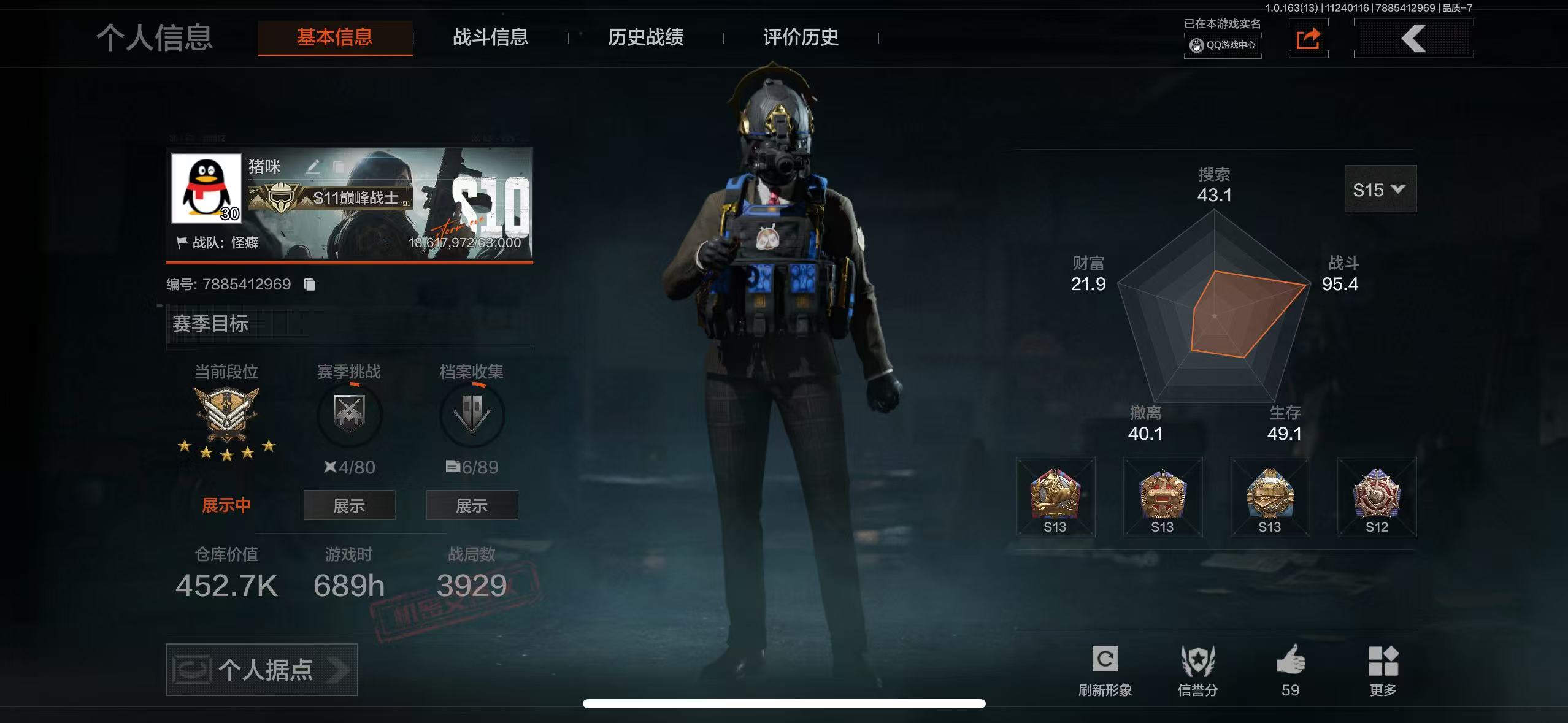This screenshot has height=723, width=1568.
Task: Go back with the arrow button
Action: click(x=1413, y=39)
